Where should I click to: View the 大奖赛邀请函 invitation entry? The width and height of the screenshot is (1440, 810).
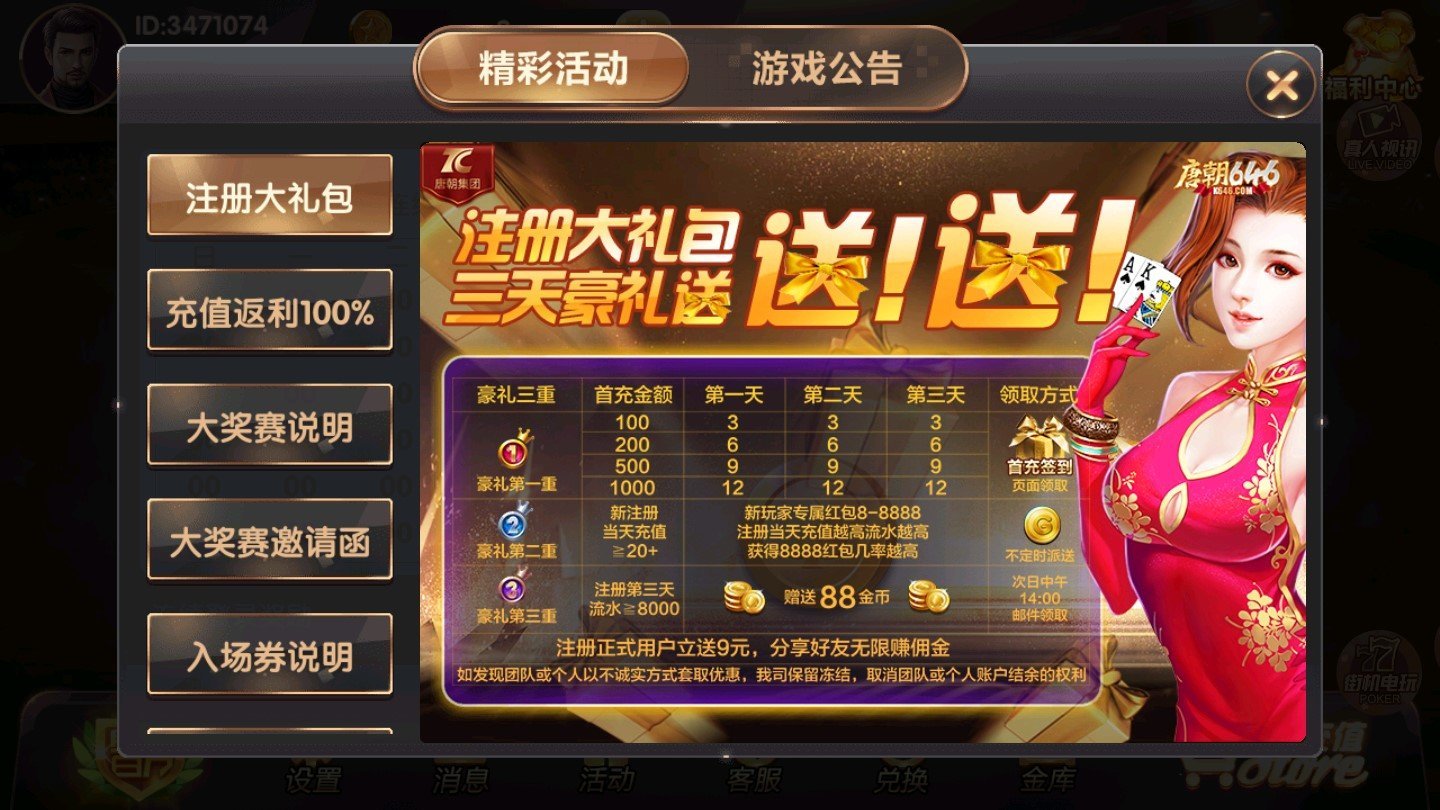(270, 540)
